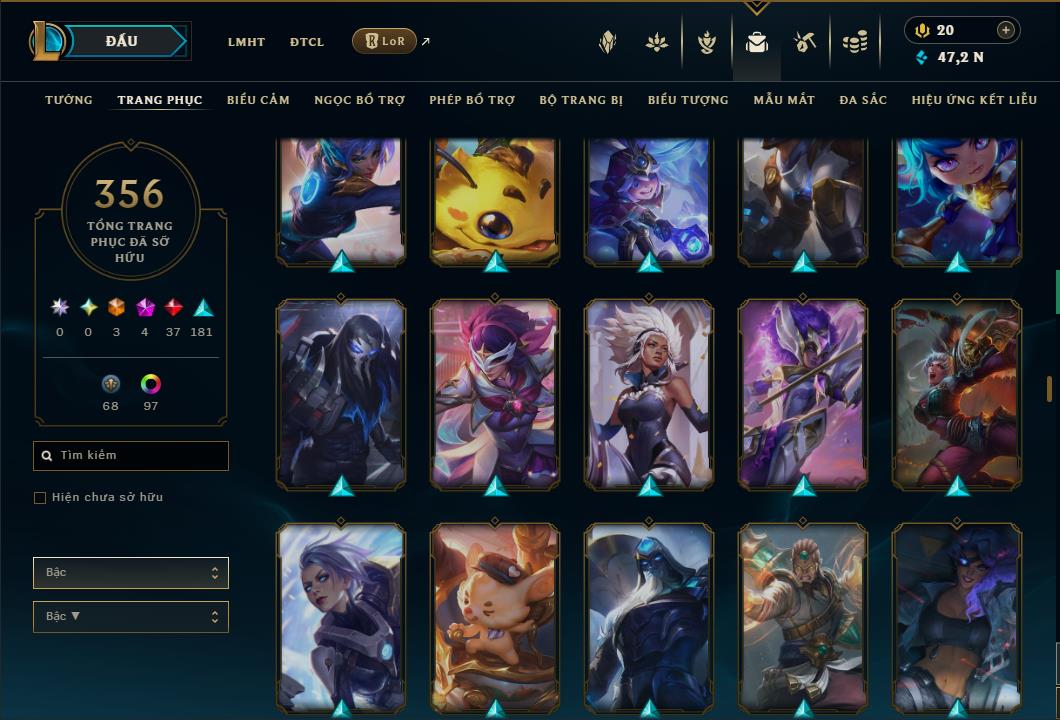The height and width of the screenshot is (720, 1060).
Task: Open the MẪU MẮT wards tab
Action: coord(784,100)
